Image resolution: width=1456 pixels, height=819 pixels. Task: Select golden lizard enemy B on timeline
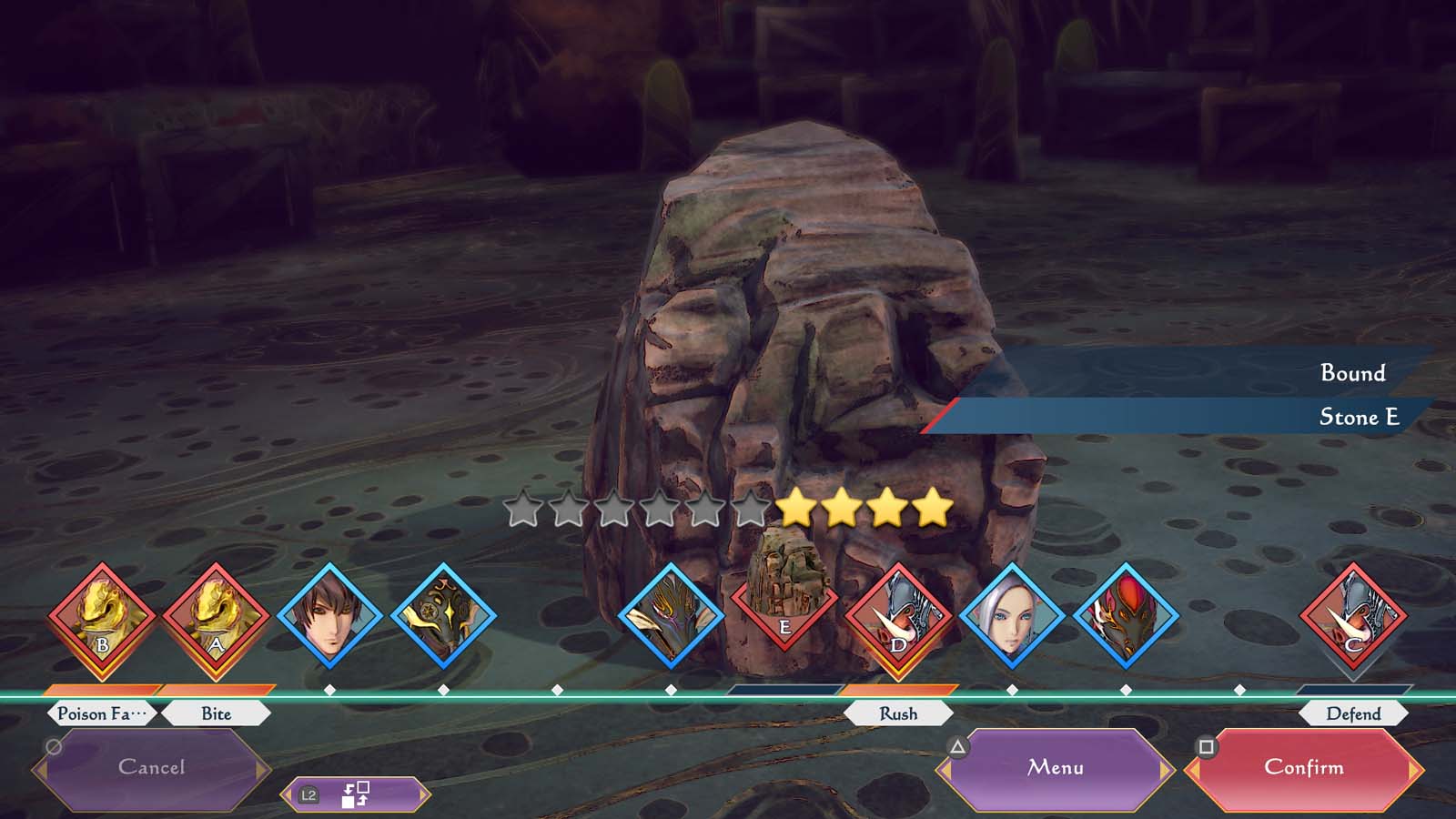(x=102, y=619)
